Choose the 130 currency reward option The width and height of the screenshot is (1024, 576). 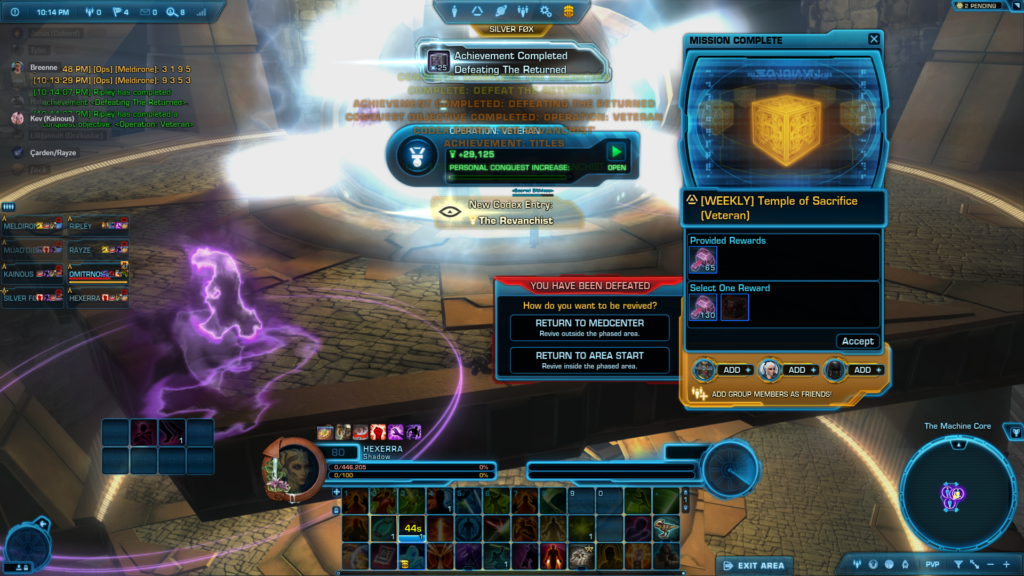702,308
